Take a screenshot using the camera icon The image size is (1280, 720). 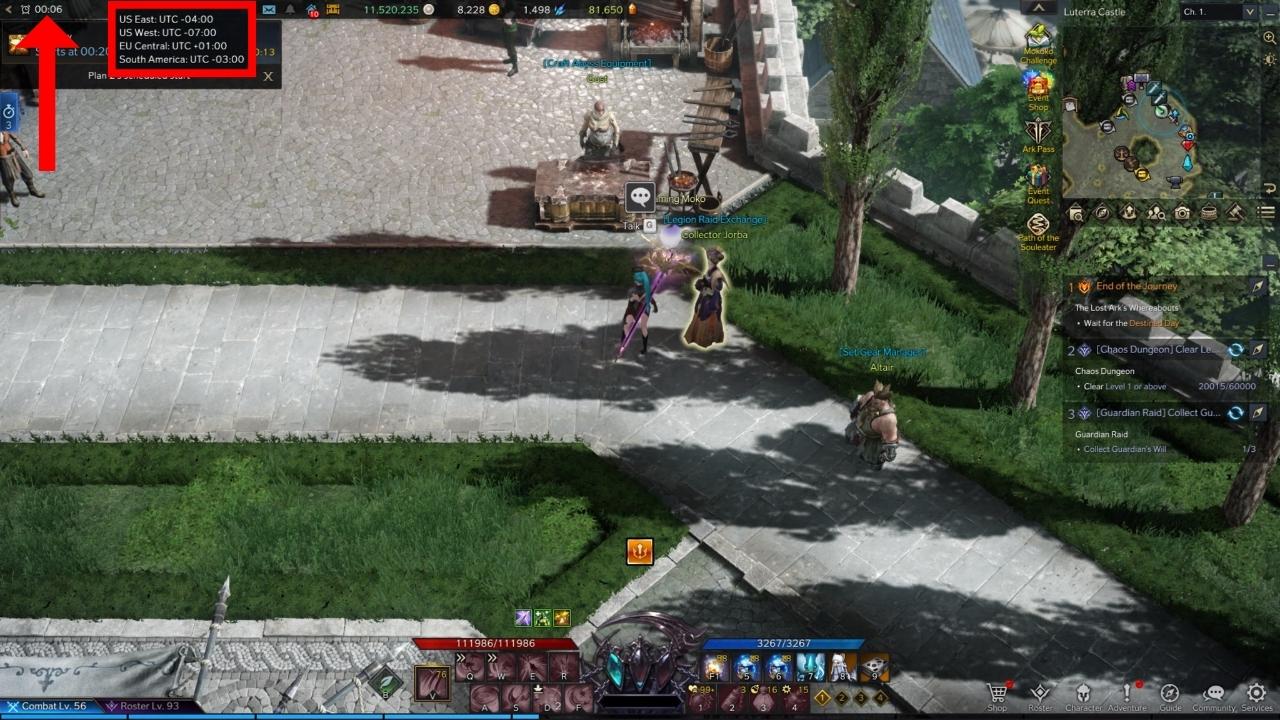pyautogui.click(x=1181, y=212)
